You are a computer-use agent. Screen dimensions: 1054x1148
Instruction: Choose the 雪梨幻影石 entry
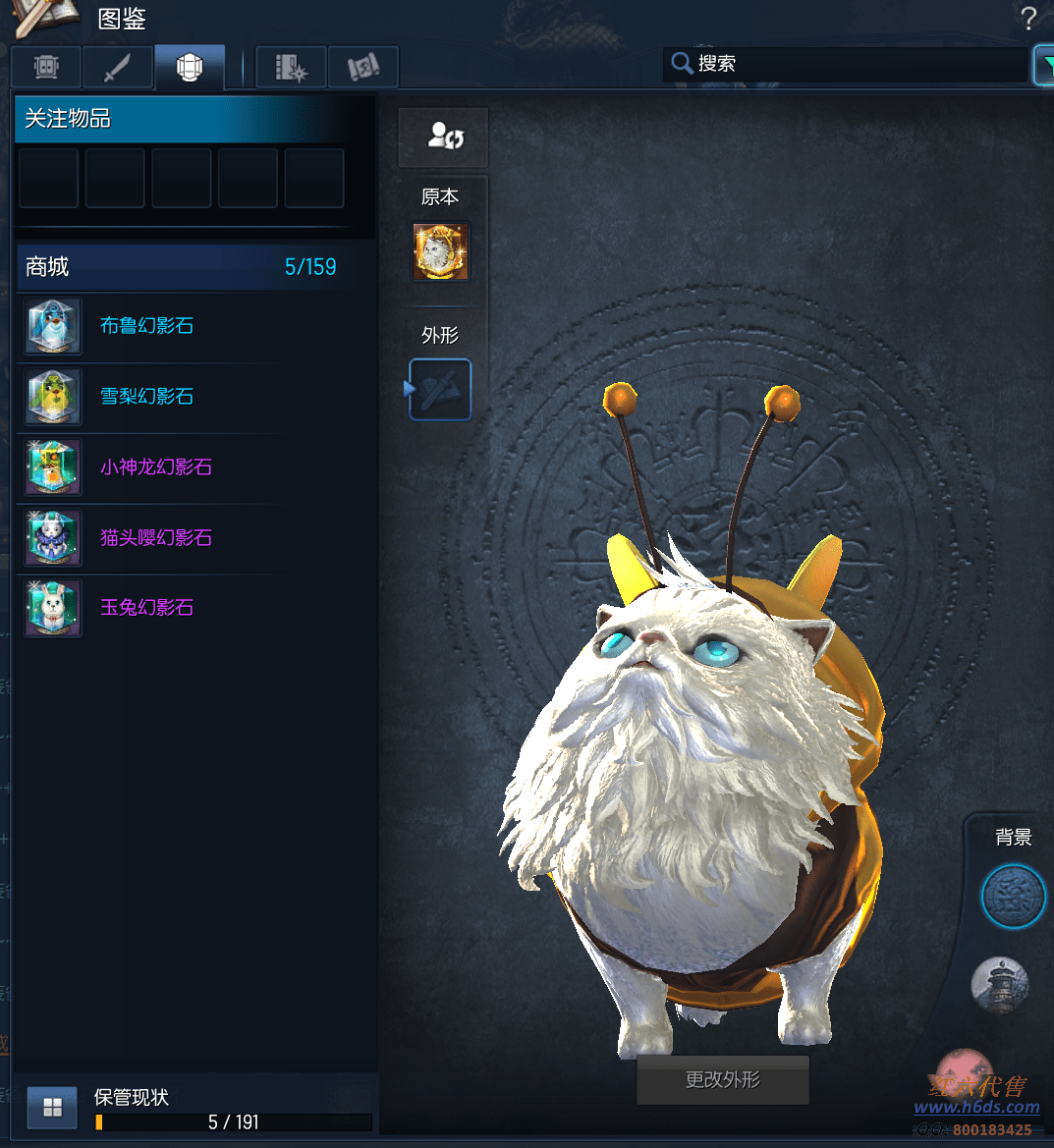(x=147, y=397)
